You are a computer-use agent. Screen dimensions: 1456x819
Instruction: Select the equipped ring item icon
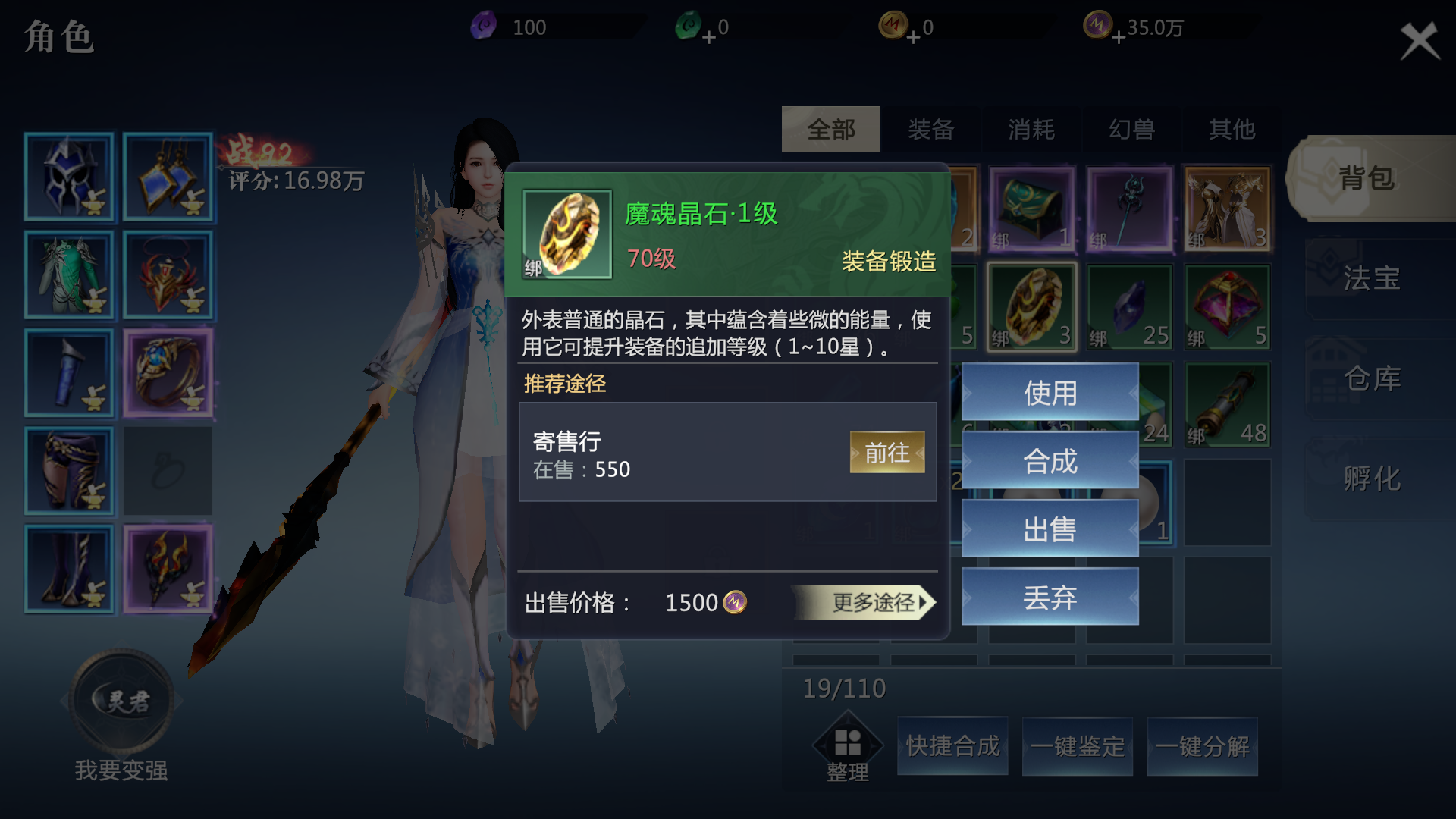tap(168, 372)
